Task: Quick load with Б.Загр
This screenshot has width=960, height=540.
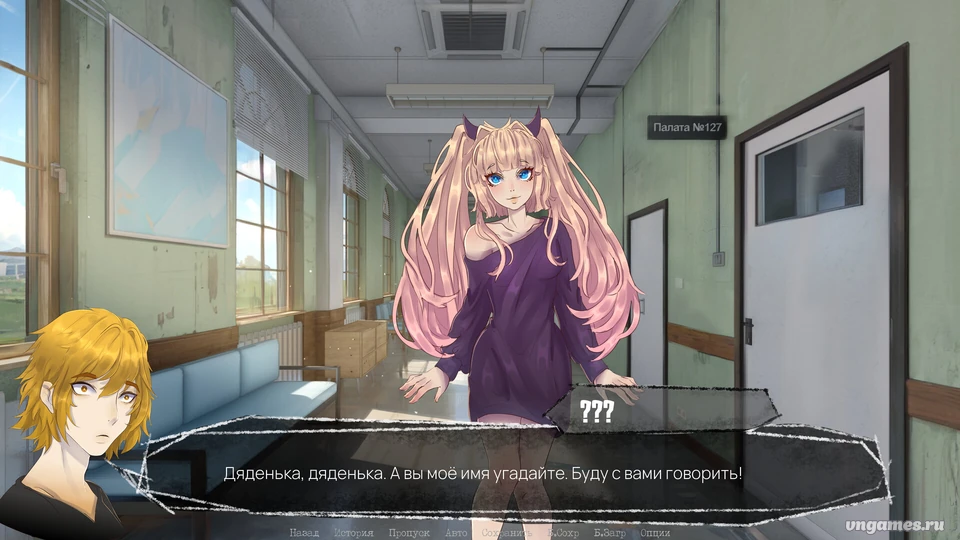Action: coord(610,533)
